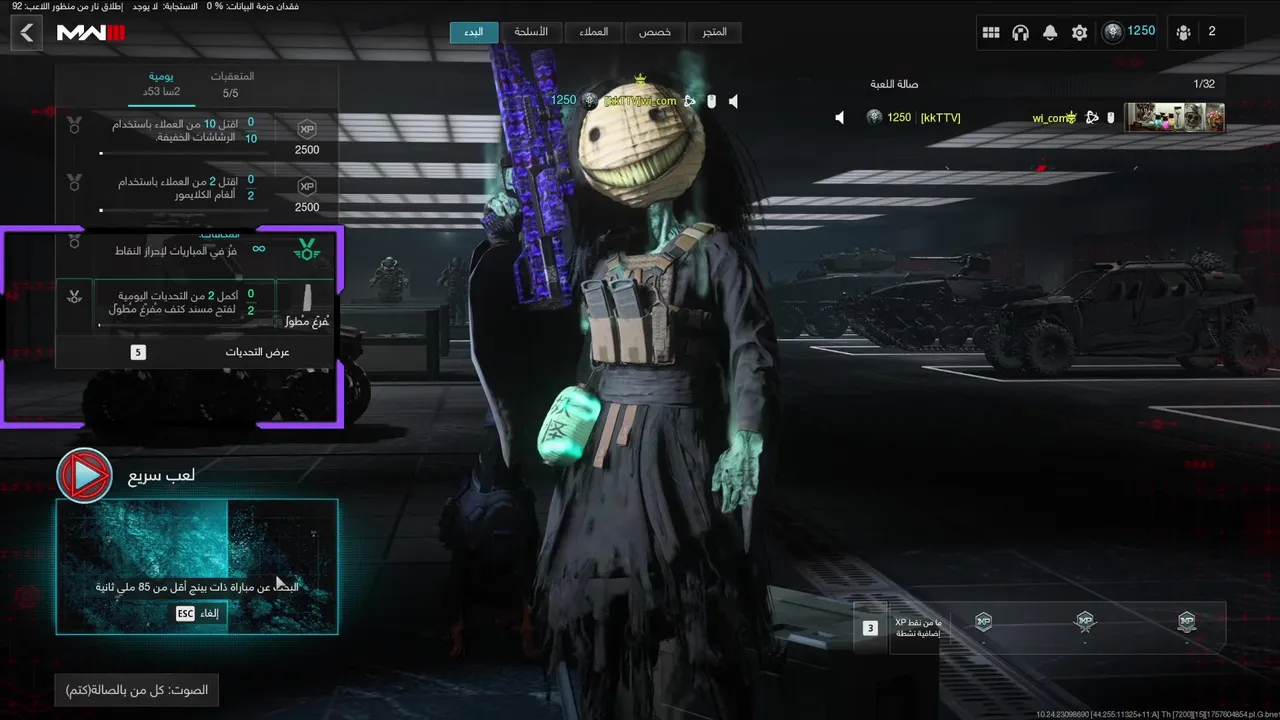Open the الأسلحة weapons tab
1280x720 pixels.
click(x=531, y=32)
